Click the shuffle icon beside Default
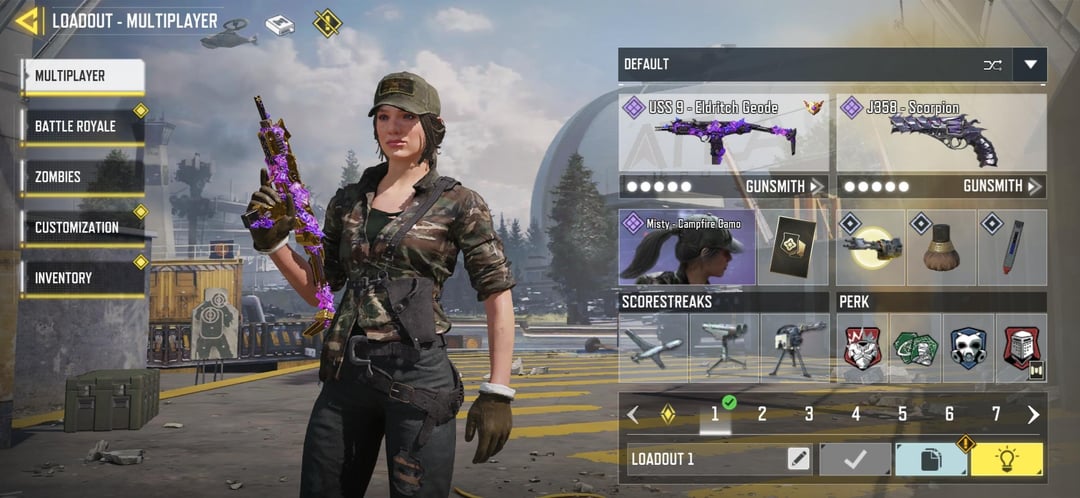This screenshot has width=1080, height=498. (x=992, y=65)
